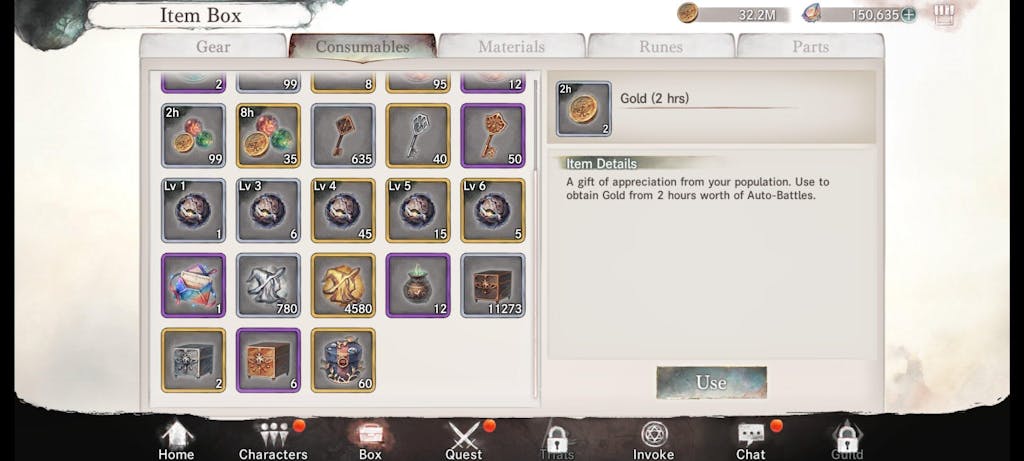The image size is (1024, 461).
Task: Switch to the Runes tab
Action: point(660,47)
